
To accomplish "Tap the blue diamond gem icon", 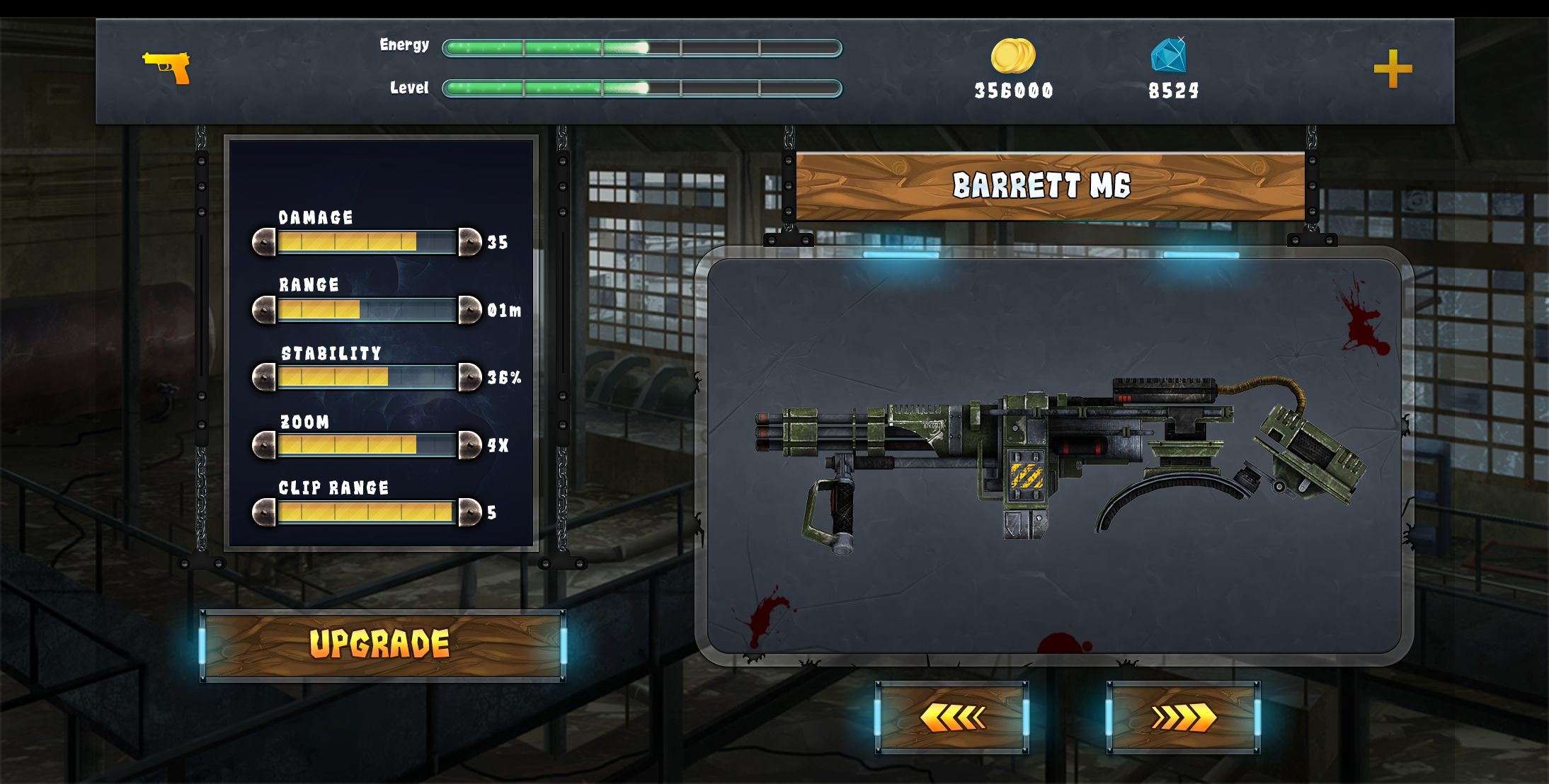I will pos(1168,55).
